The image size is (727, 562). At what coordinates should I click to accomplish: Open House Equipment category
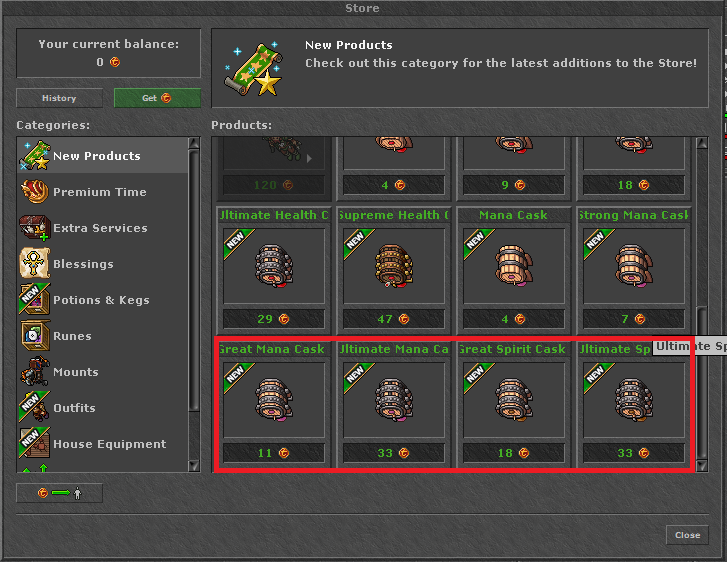tap(109, 444)
